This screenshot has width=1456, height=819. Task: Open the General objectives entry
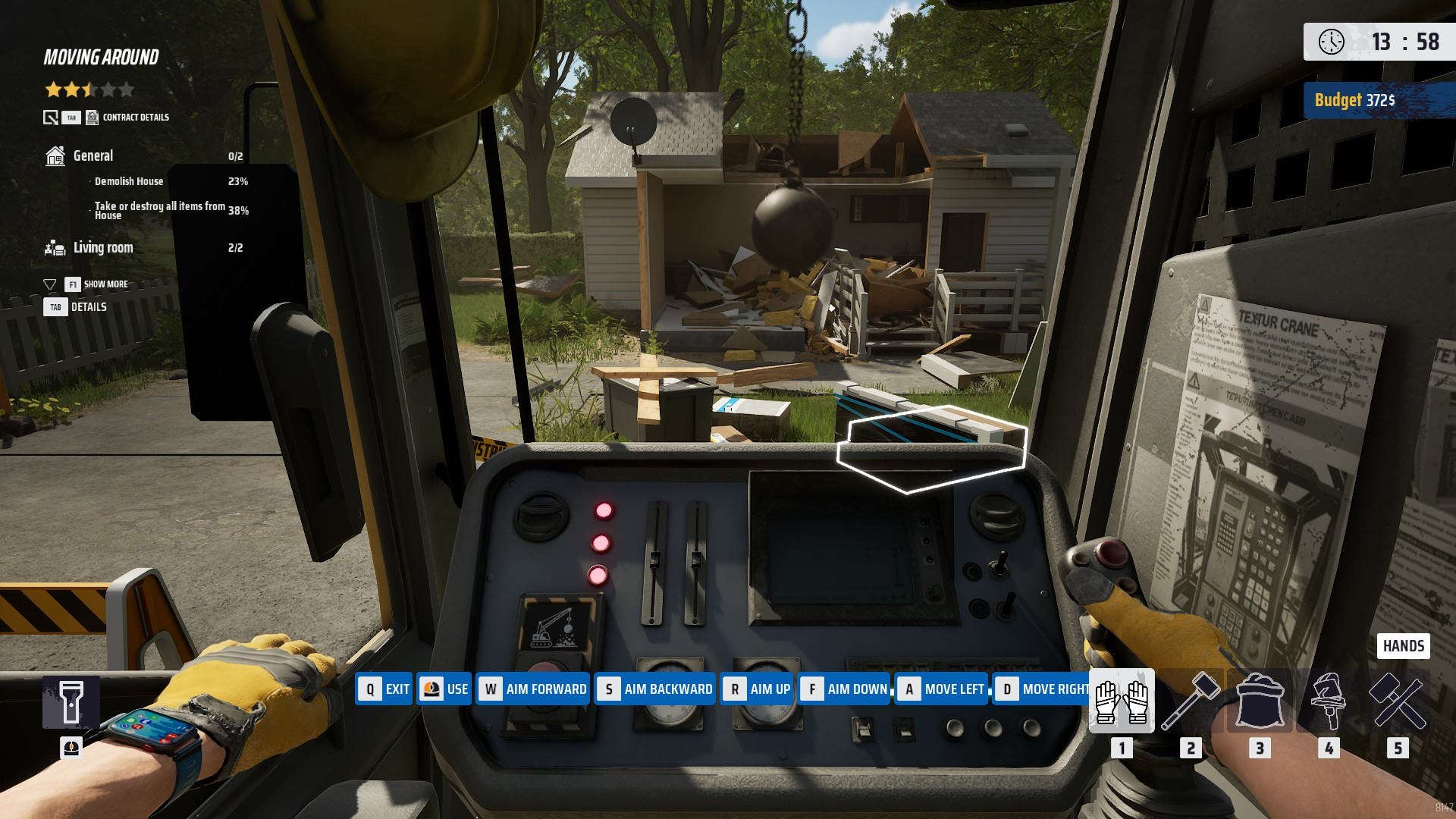[93, 156]
